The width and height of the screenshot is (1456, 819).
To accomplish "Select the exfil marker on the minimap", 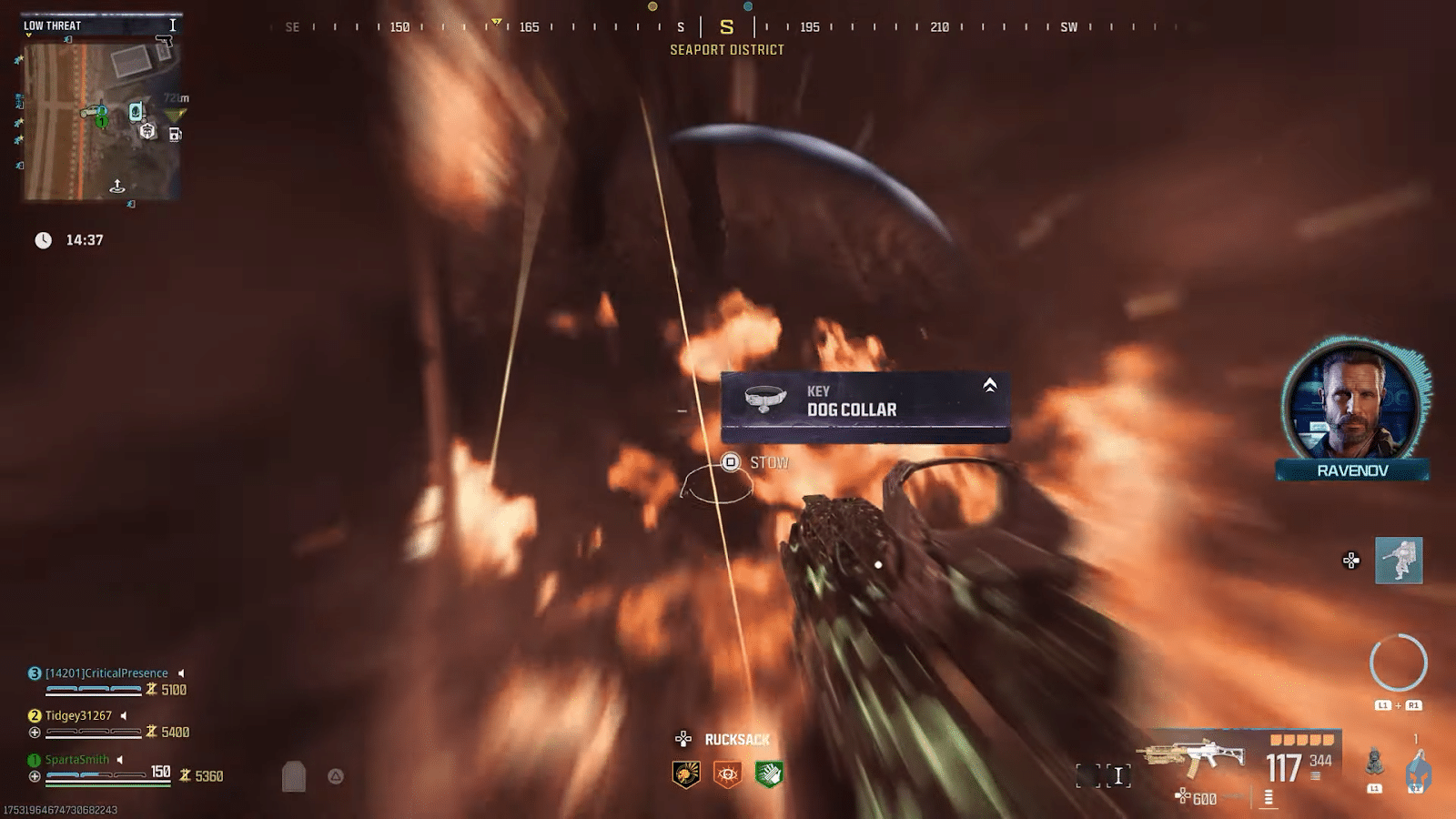I will pos(117,187).
